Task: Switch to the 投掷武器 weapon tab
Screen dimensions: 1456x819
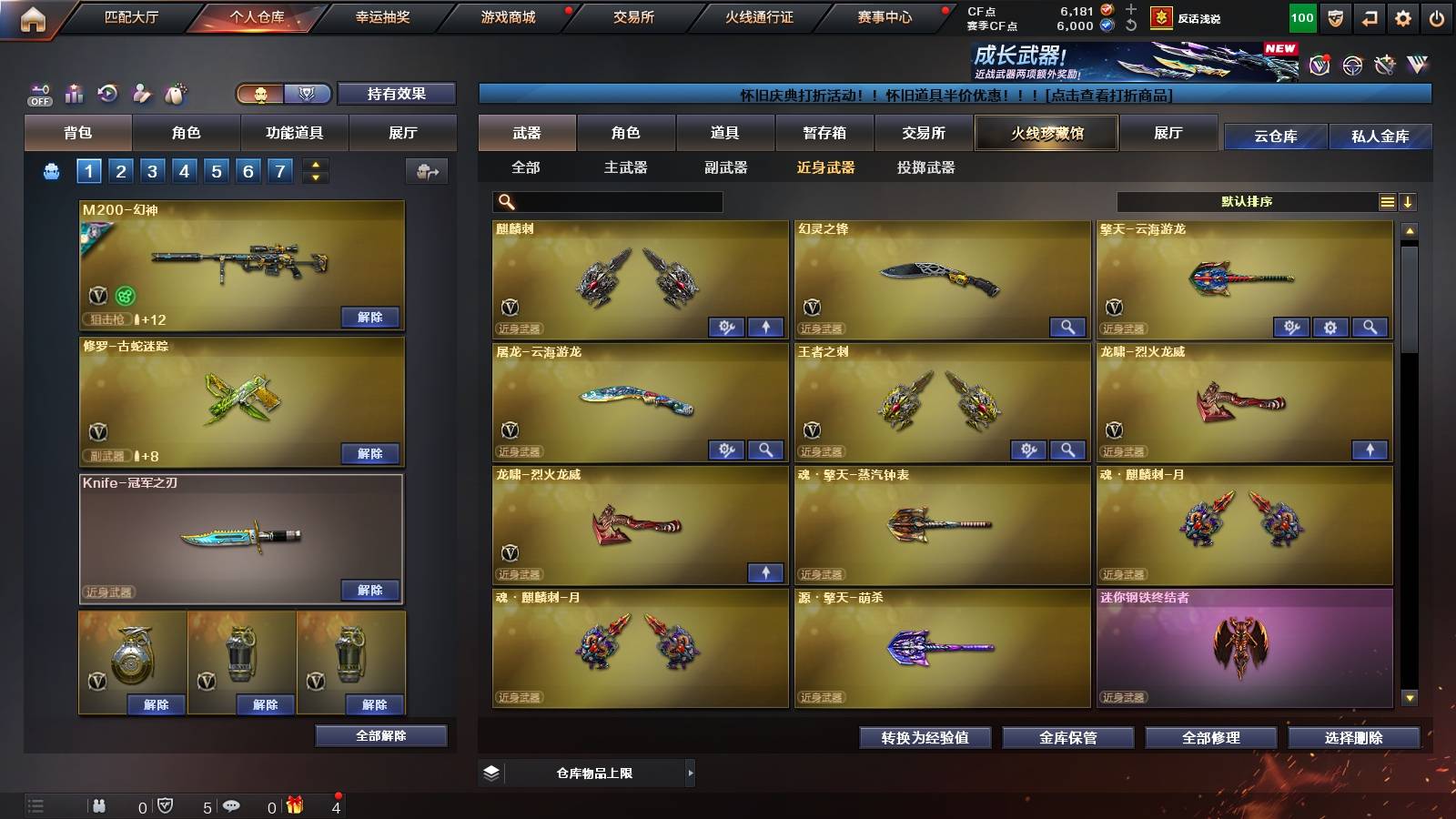Action: tap(926, 168)
